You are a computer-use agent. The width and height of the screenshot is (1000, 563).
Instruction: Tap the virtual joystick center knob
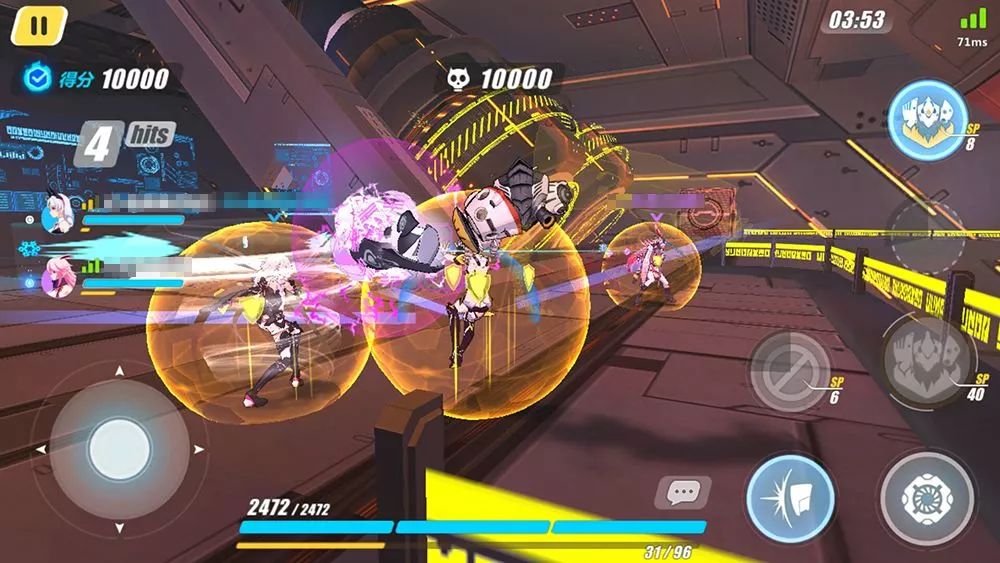point(119,449)
